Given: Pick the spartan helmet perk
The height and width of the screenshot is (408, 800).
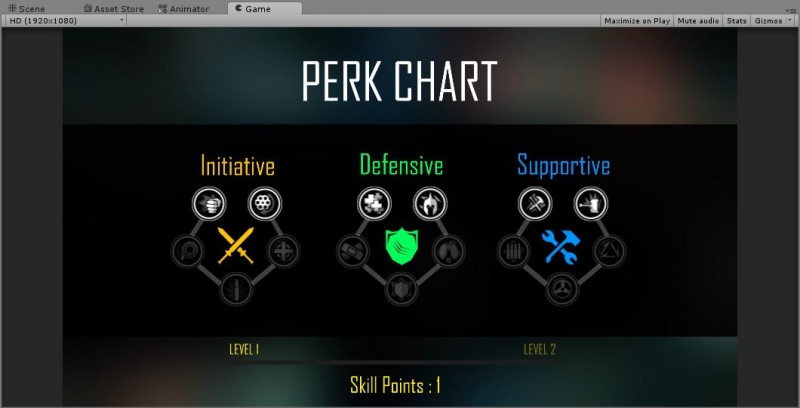Looking at the screenshot, I should tap(430, 204).
